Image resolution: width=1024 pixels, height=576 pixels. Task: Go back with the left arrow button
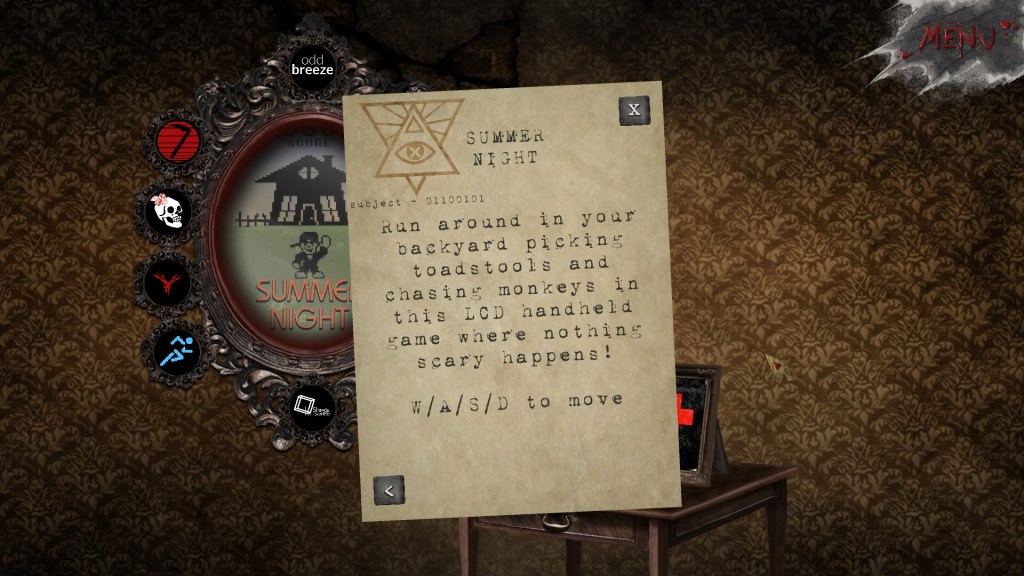point(389,490)
